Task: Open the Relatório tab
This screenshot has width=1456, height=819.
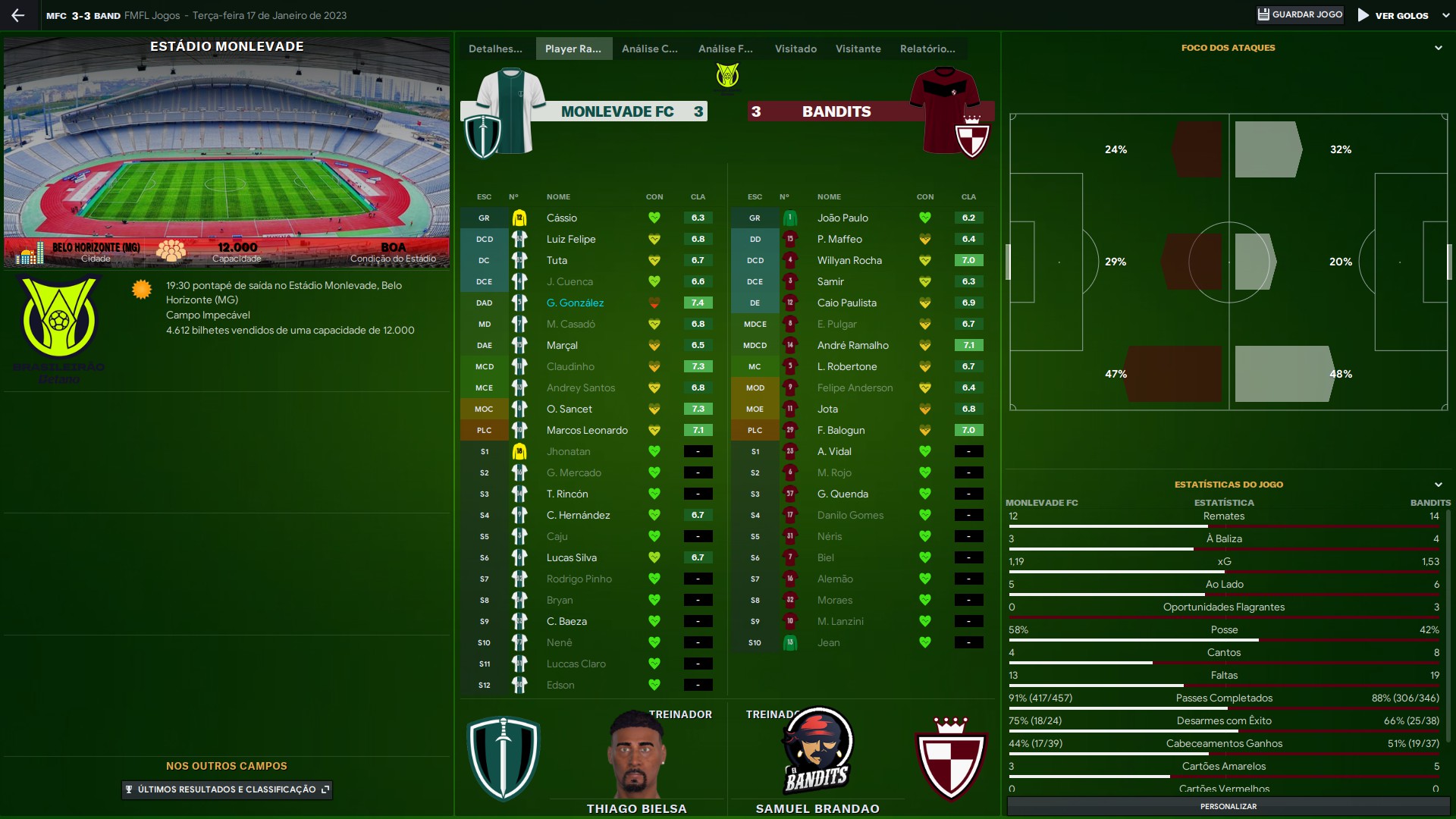Action: pos(927,49)
